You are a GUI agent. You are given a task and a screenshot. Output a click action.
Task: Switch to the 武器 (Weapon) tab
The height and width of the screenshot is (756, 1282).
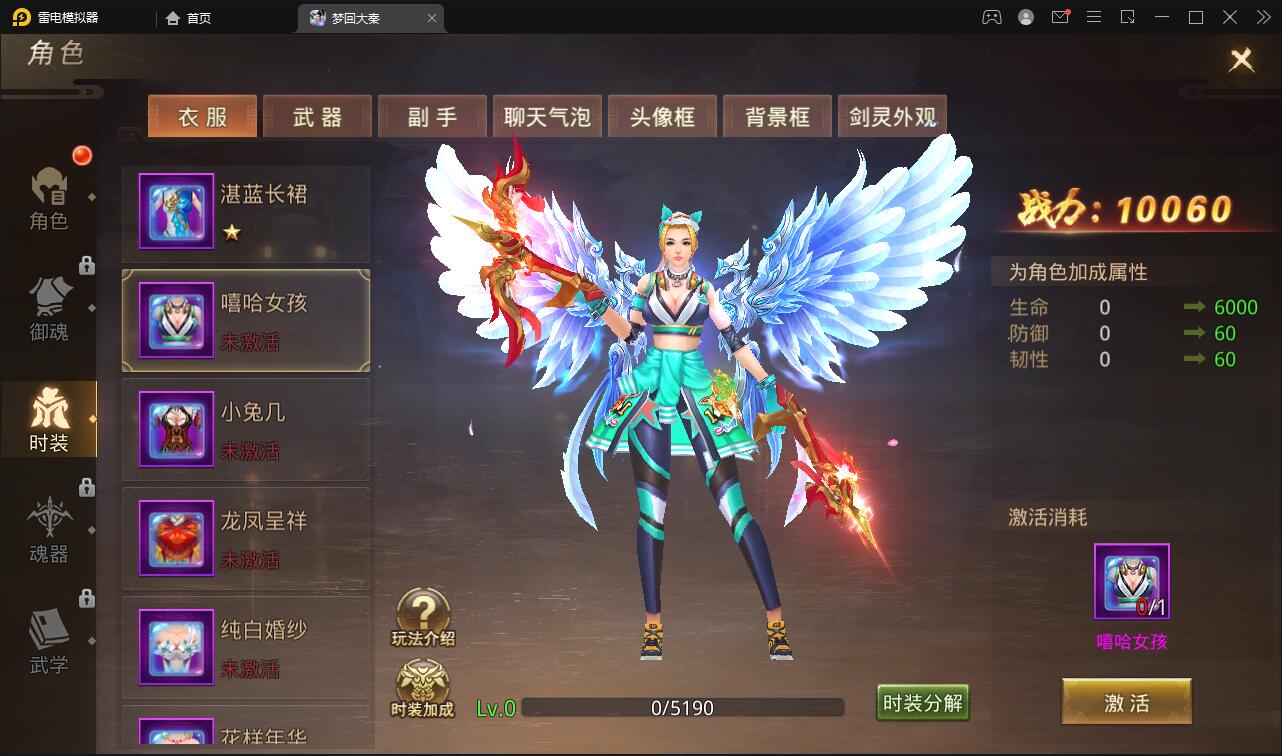(x=317, y=116)
